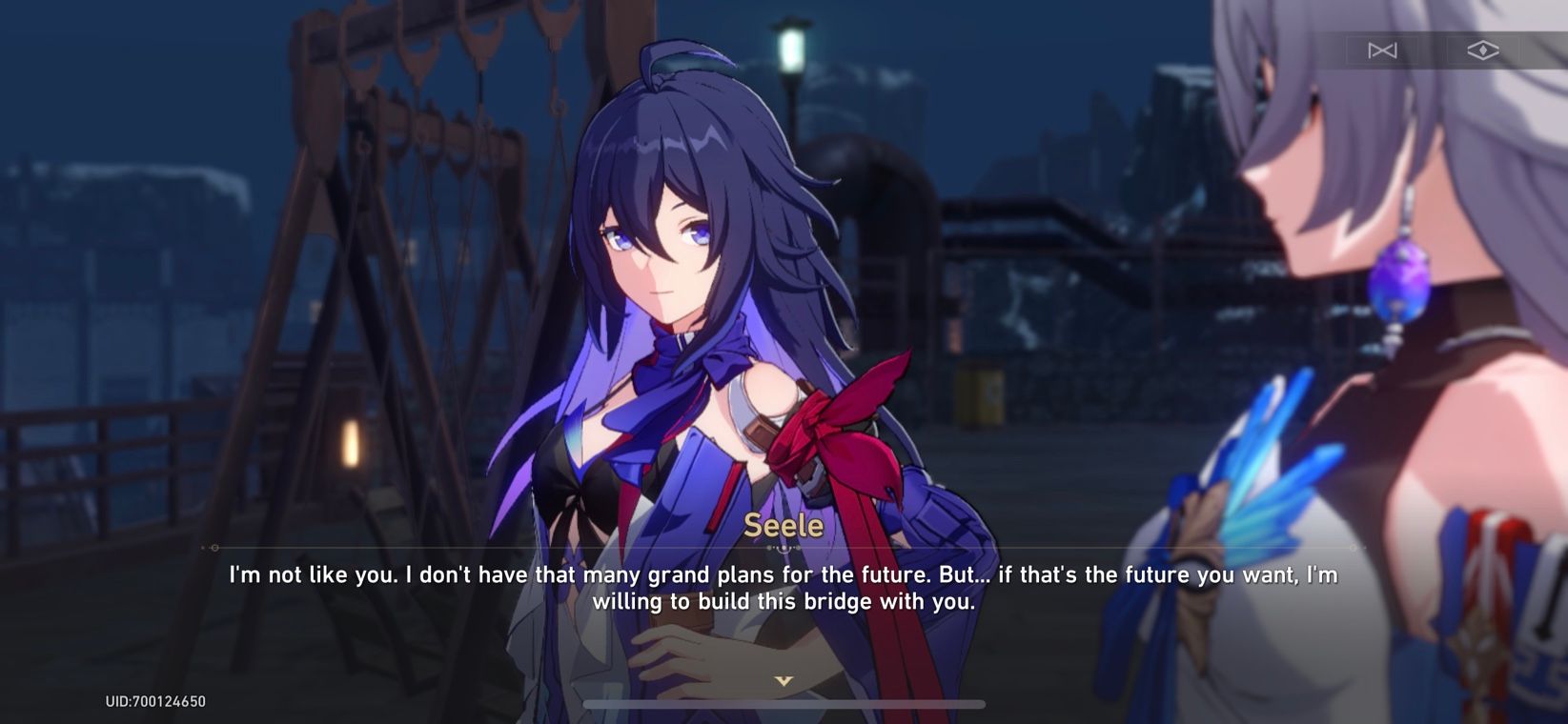The height and width of the screenshot is (724, 1568).
Task: Select the speaker name Seele
Action: (x=784, y=525)
